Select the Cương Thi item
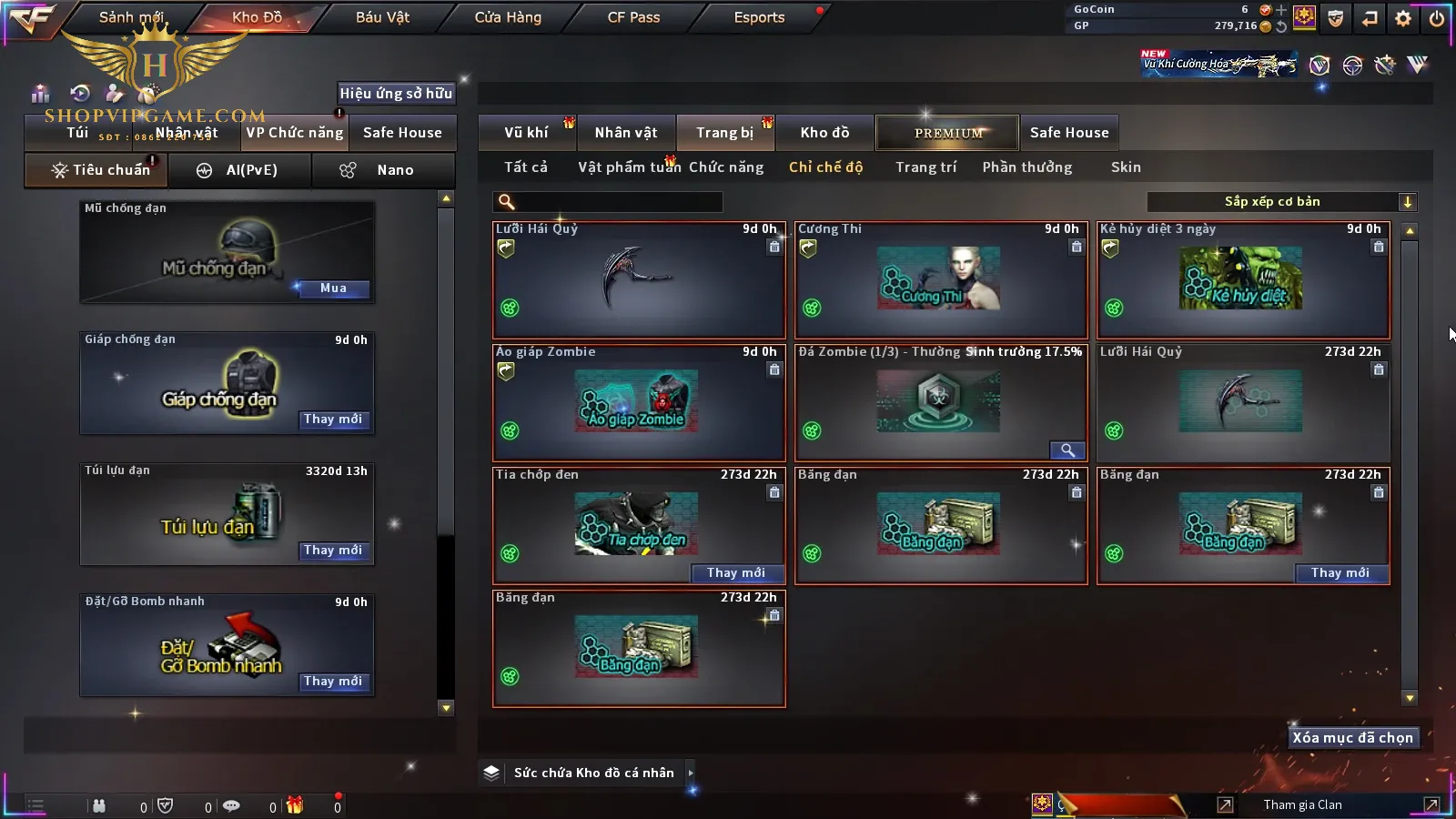1456x819 pixels. point(941,280)
